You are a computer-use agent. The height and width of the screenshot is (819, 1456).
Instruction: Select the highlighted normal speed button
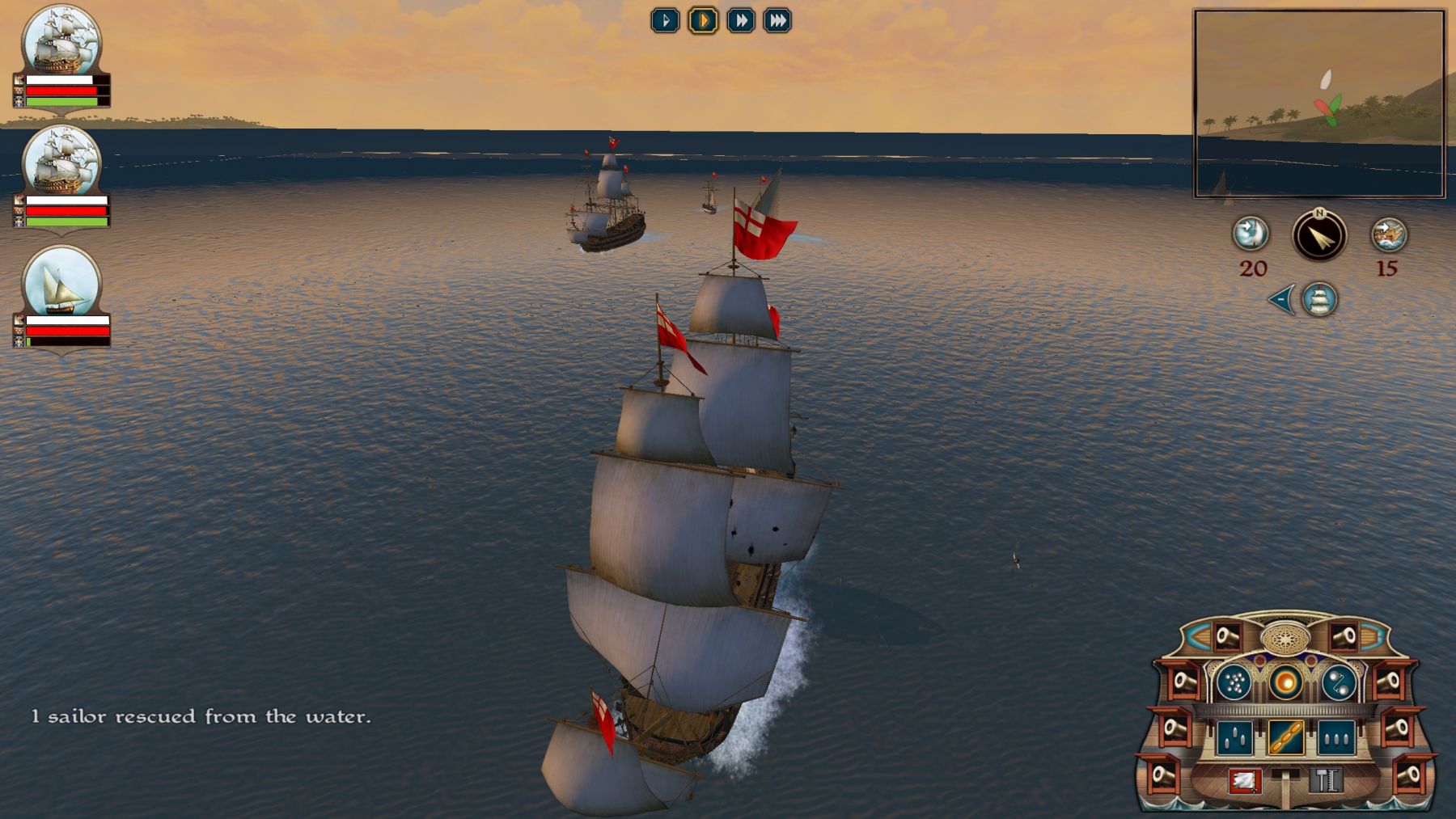click(703, 20)
